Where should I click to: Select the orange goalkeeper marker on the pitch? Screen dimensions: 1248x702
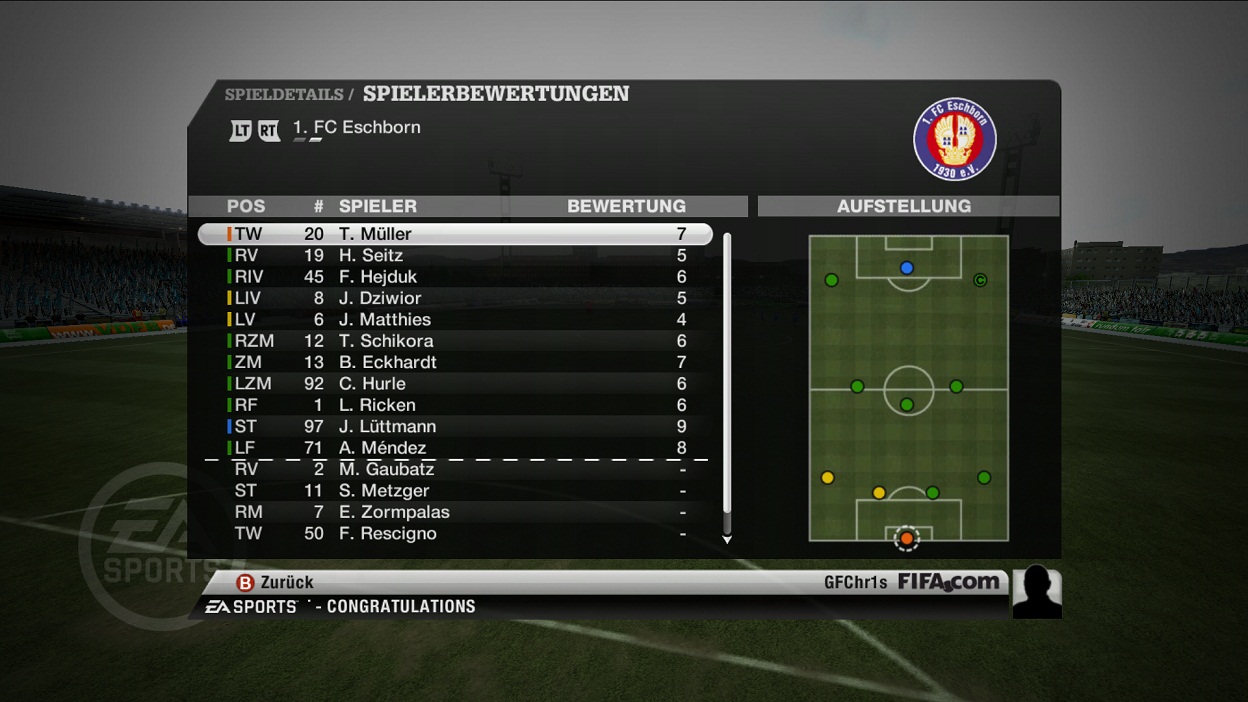(906, 538)
